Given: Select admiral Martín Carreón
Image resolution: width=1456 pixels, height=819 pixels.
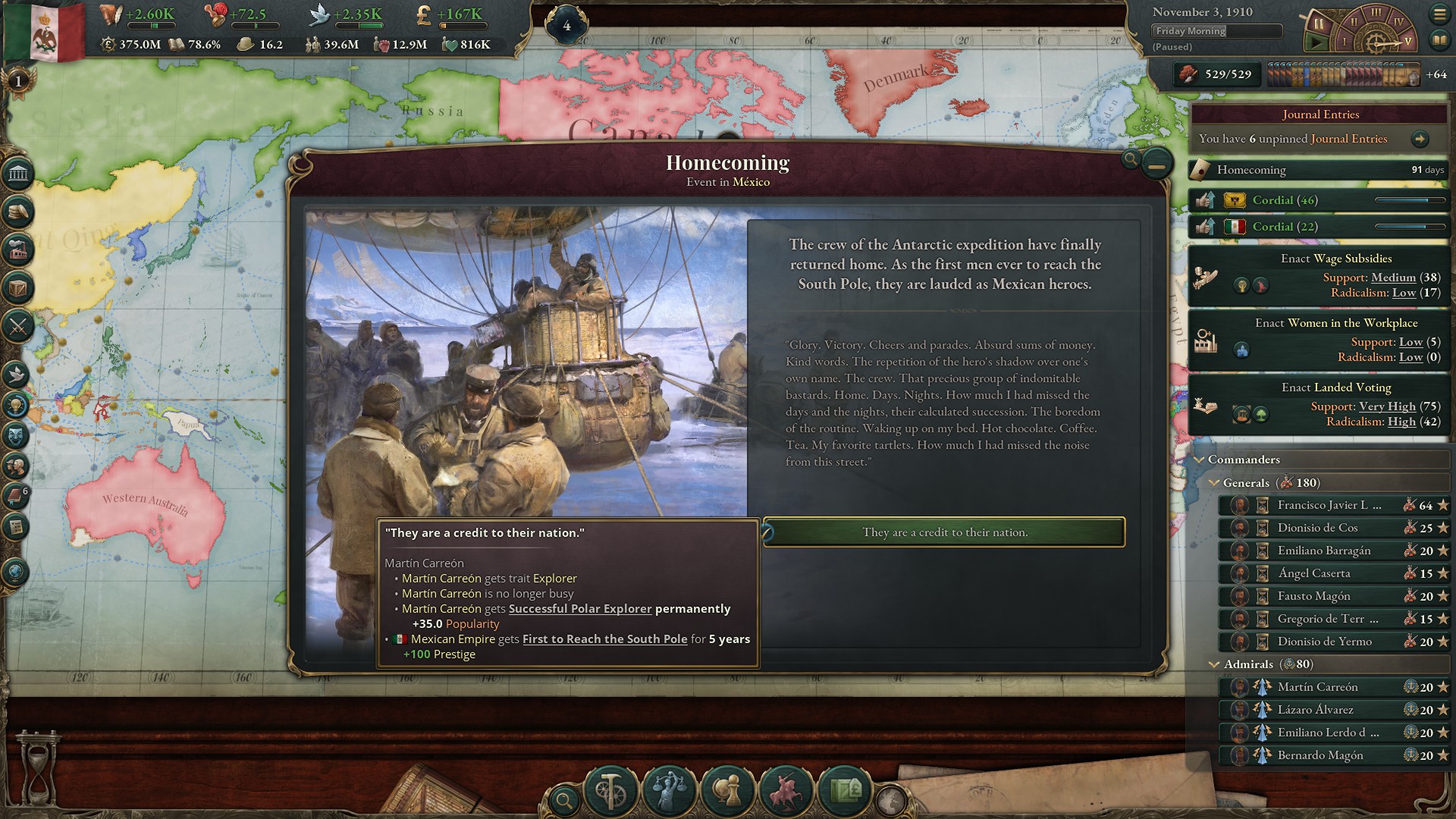Looking at the screenshot, I should tap(1328, 687).
